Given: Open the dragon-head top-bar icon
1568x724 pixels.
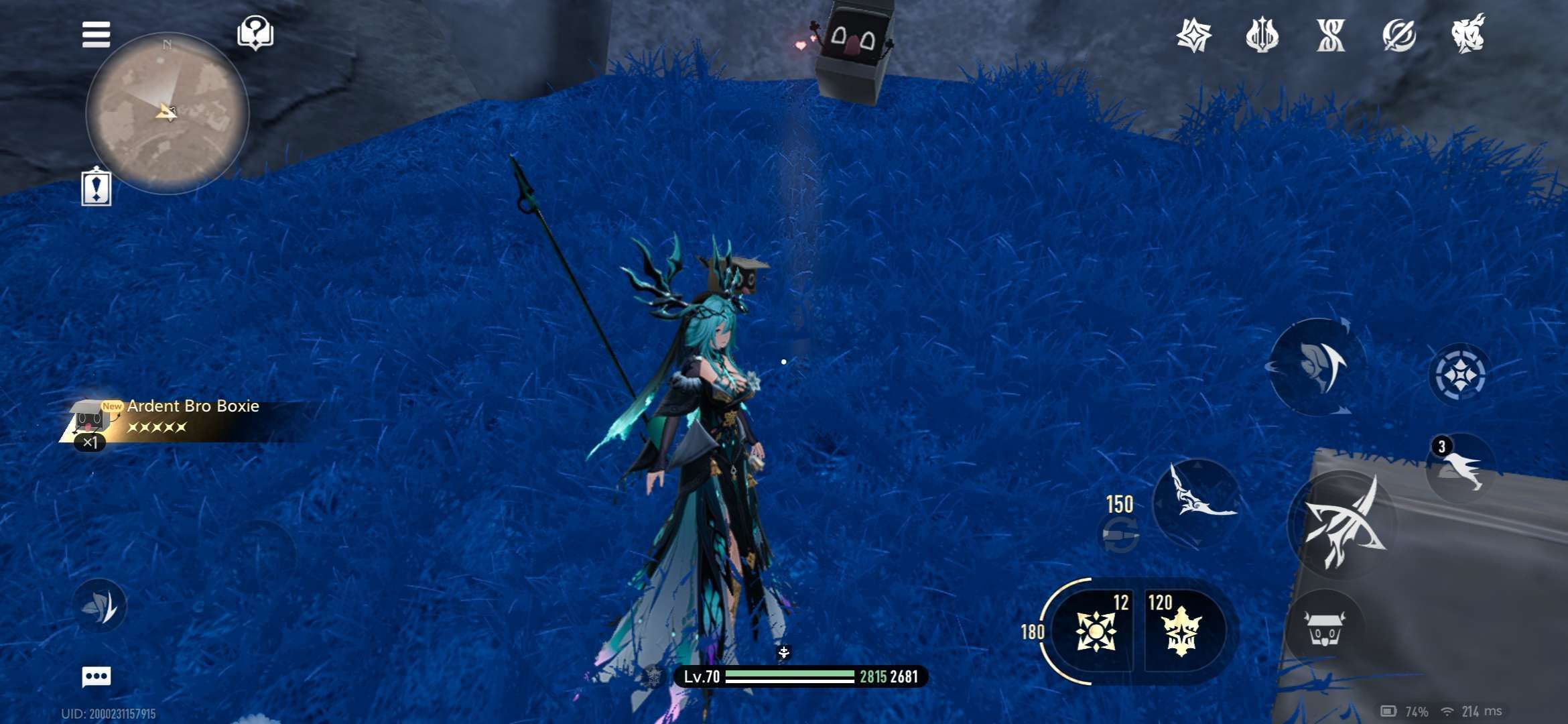Looking at the screenshot, I should click(x=1467, y=34).
